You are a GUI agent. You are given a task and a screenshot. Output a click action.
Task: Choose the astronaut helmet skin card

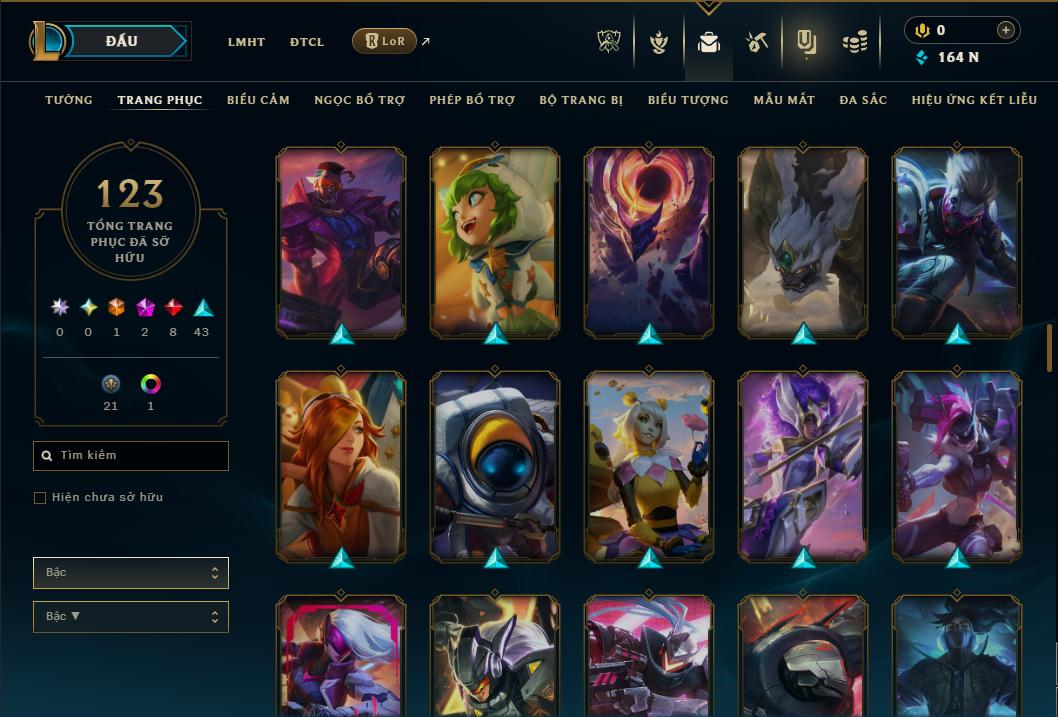pos(495,465)
